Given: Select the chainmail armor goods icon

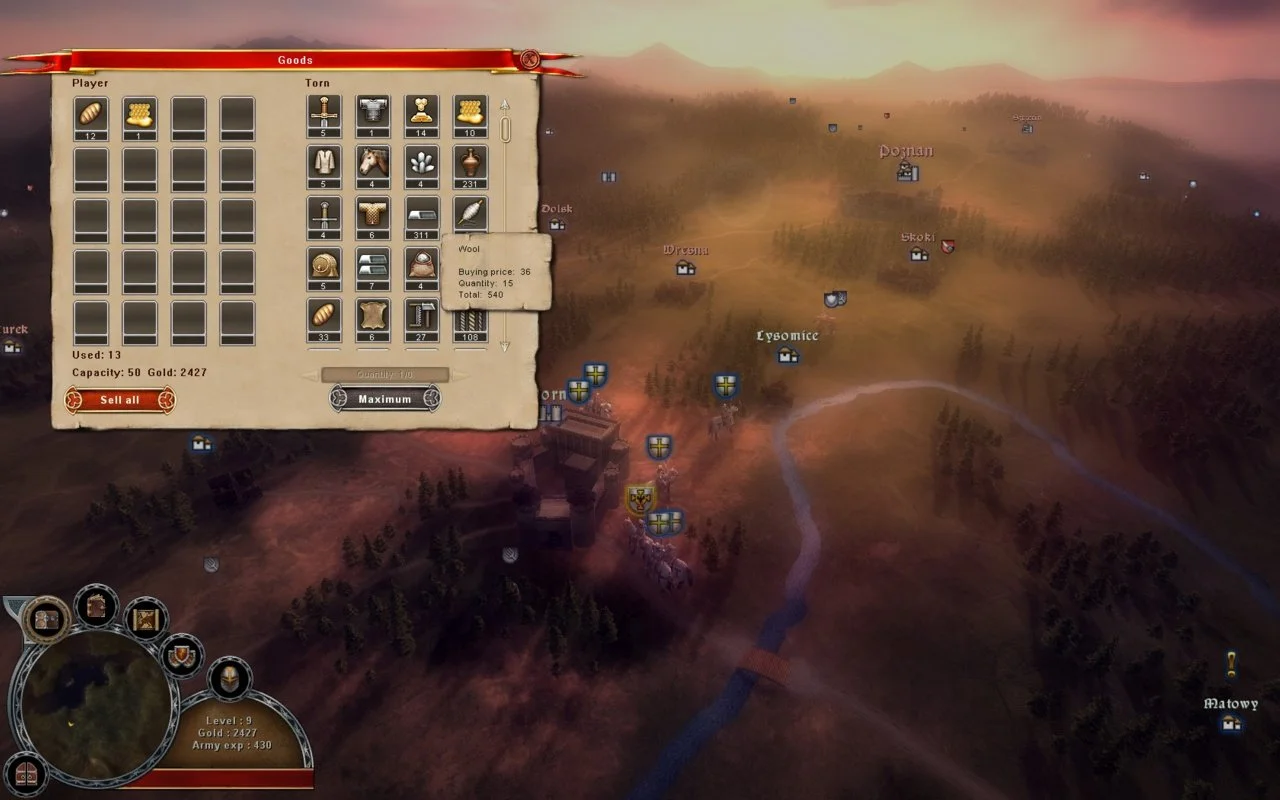Looking at the screenshot, I should (x=371, y=213).
